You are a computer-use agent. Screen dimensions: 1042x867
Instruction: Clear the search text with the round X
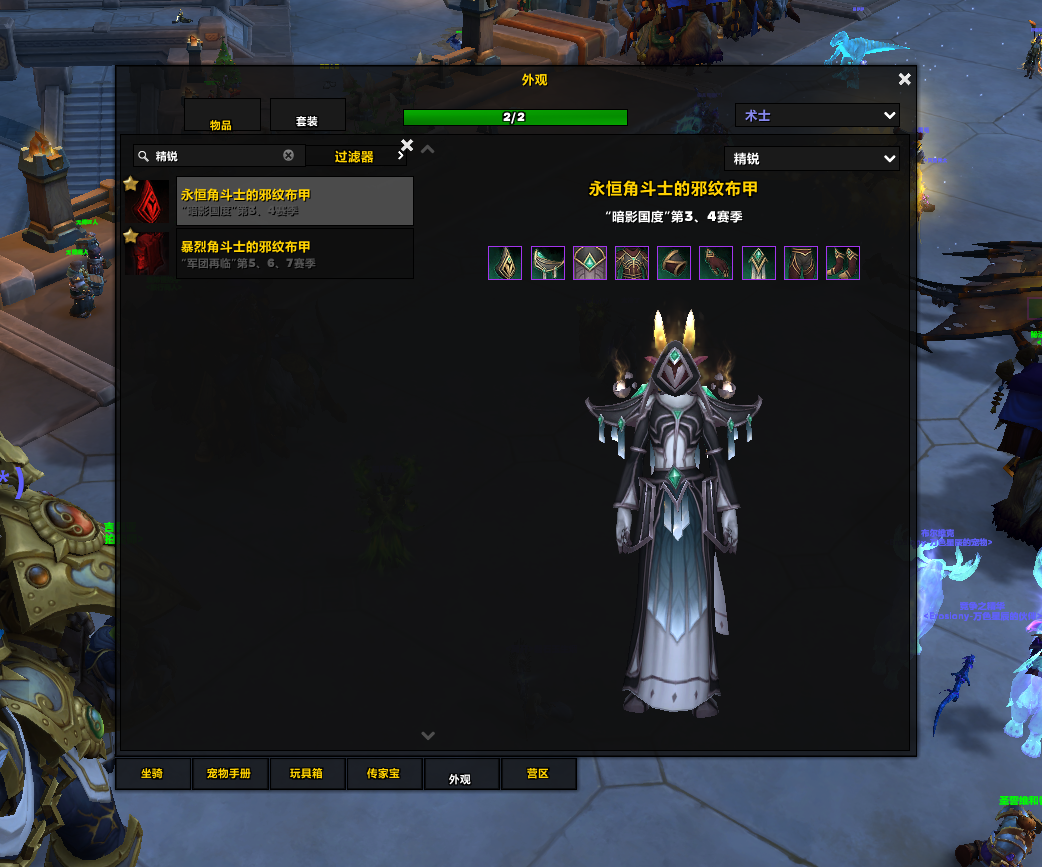tap(289, 156)
